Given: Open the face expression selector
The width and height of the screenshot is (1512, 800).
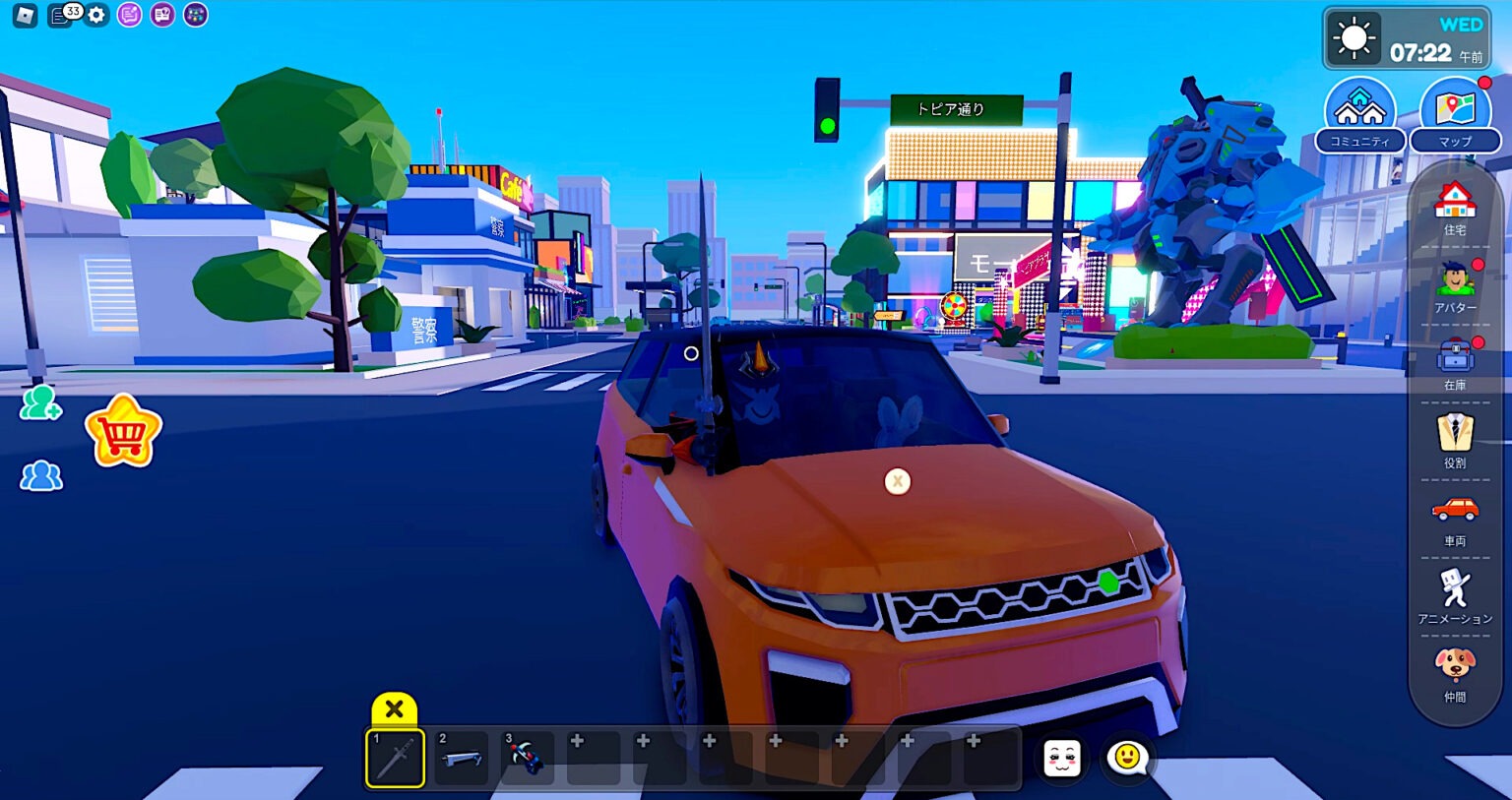Looking at the screenshot, I should [x=1061, y=756].
